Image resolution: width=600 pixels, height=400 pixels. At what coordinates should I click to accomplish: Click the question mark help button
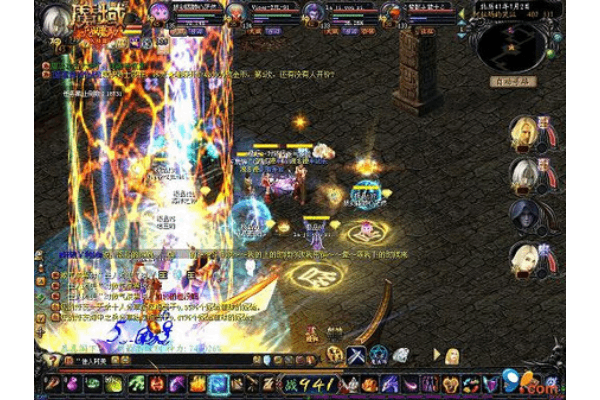tap(52, 360)
